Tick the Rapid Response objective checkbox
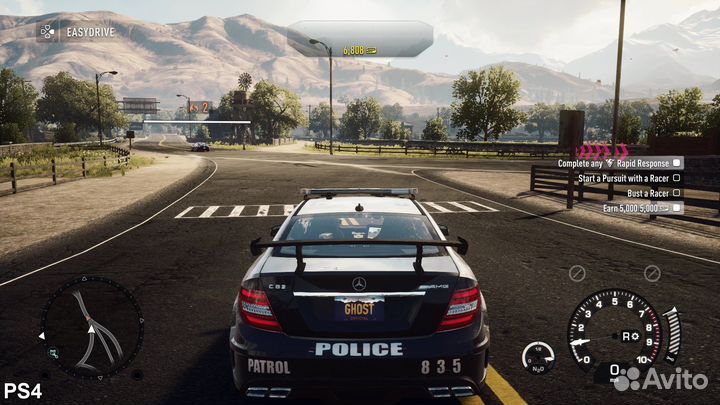 (677, 162)
